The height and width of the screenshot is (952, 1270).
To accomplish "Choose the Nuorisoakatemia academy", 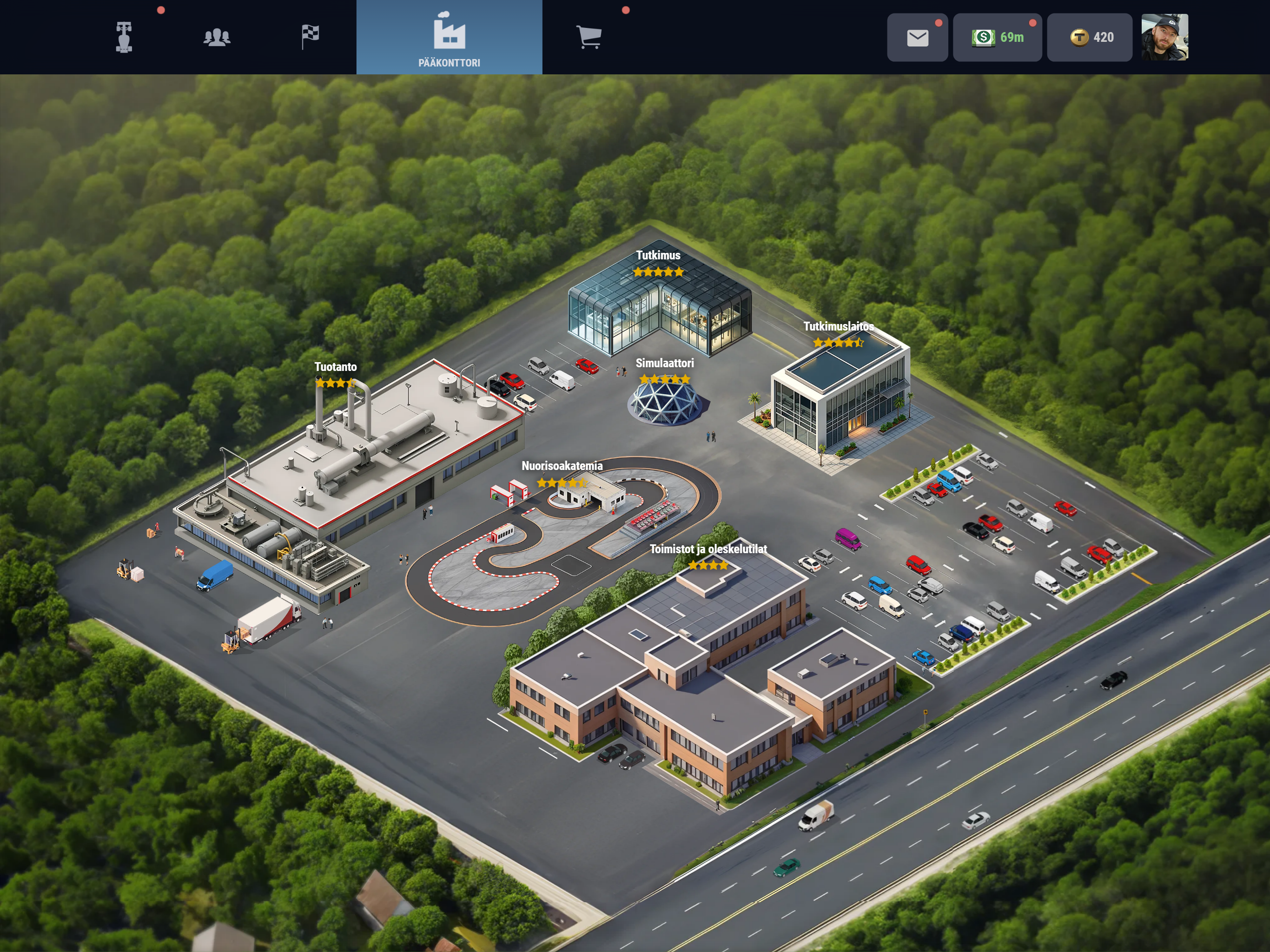I will click(x=562, y=466).
